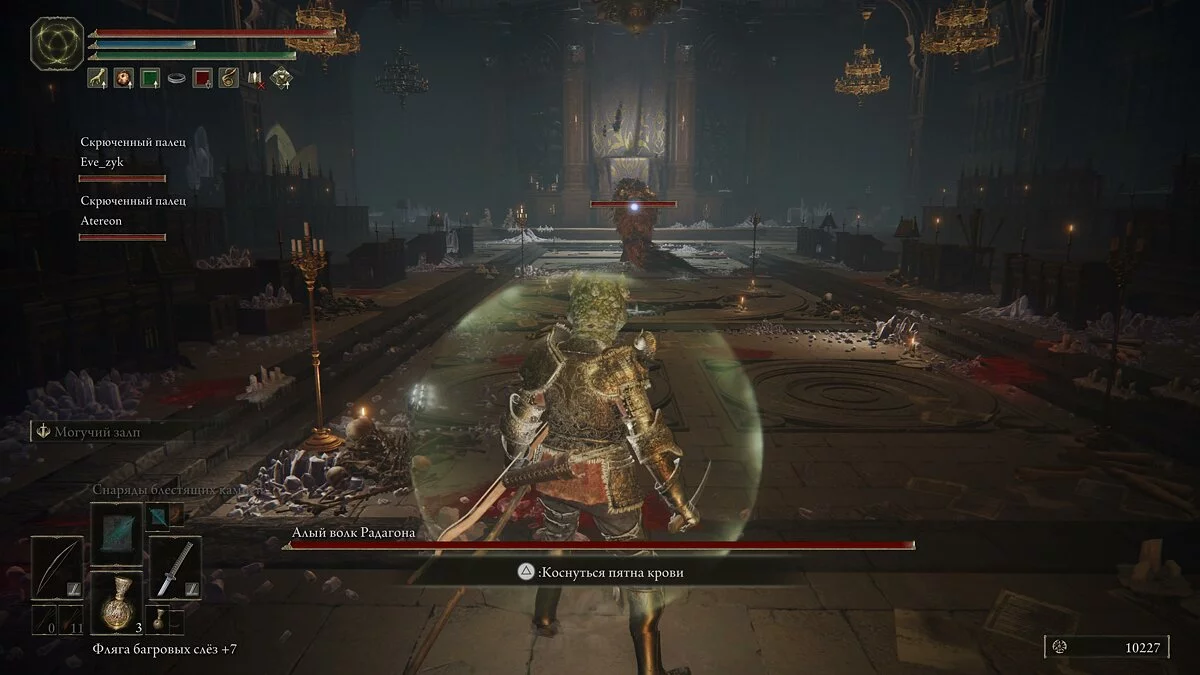
Task: Select the small next-flask slot
Action: tap(160, 618)
